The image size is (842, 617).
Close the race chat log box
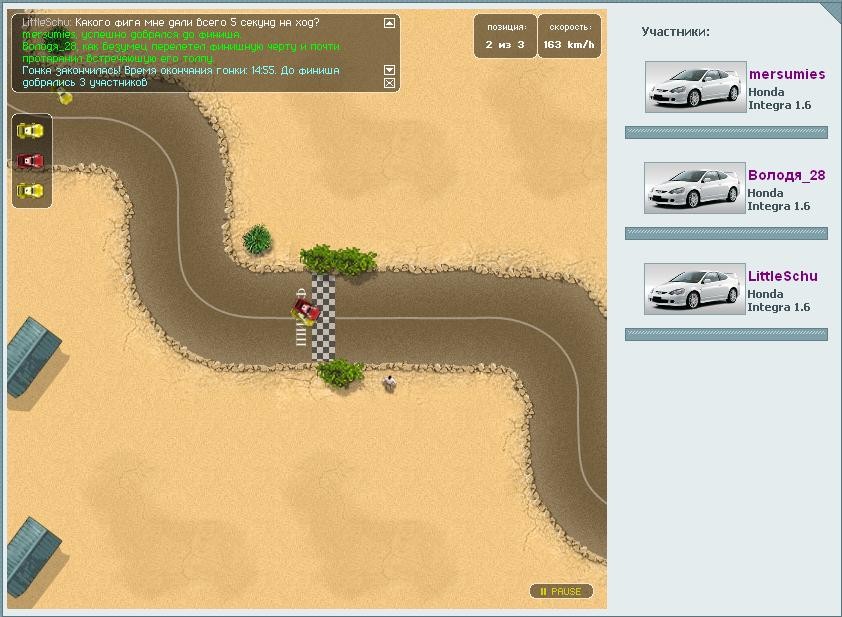tap(390, 83)
